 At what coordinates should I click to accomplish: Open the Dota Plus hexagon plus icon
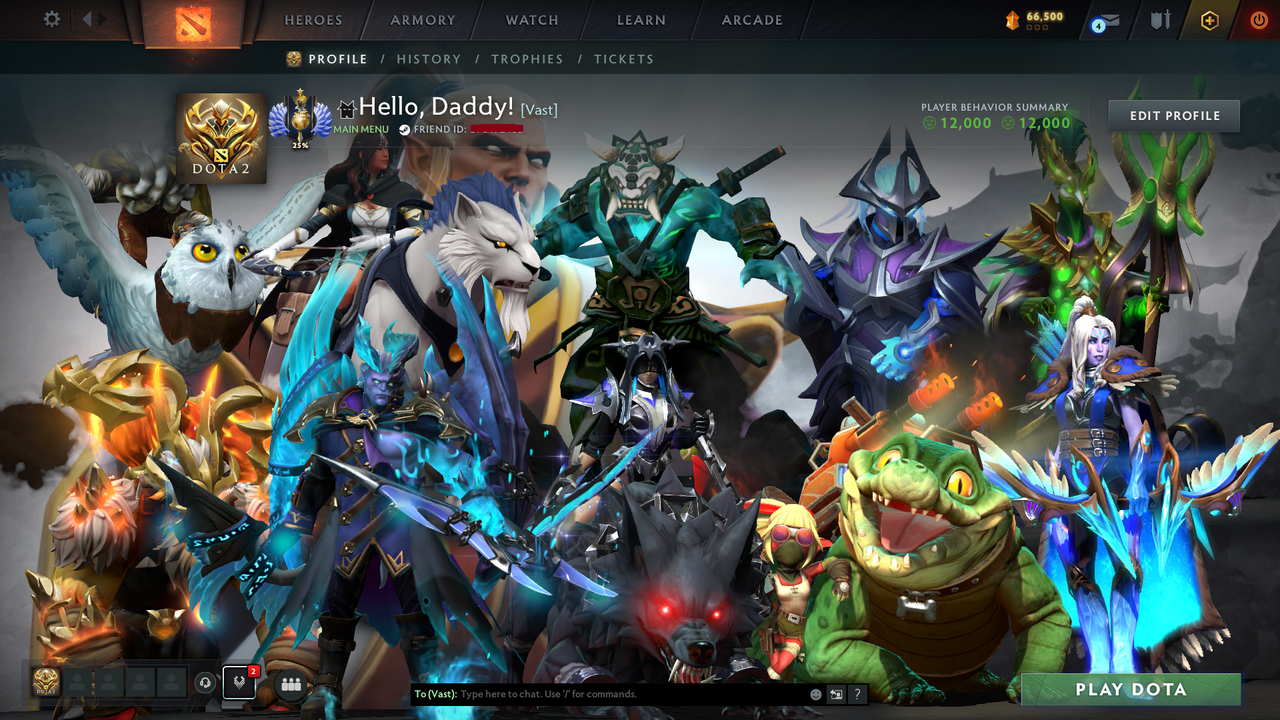1209,19
